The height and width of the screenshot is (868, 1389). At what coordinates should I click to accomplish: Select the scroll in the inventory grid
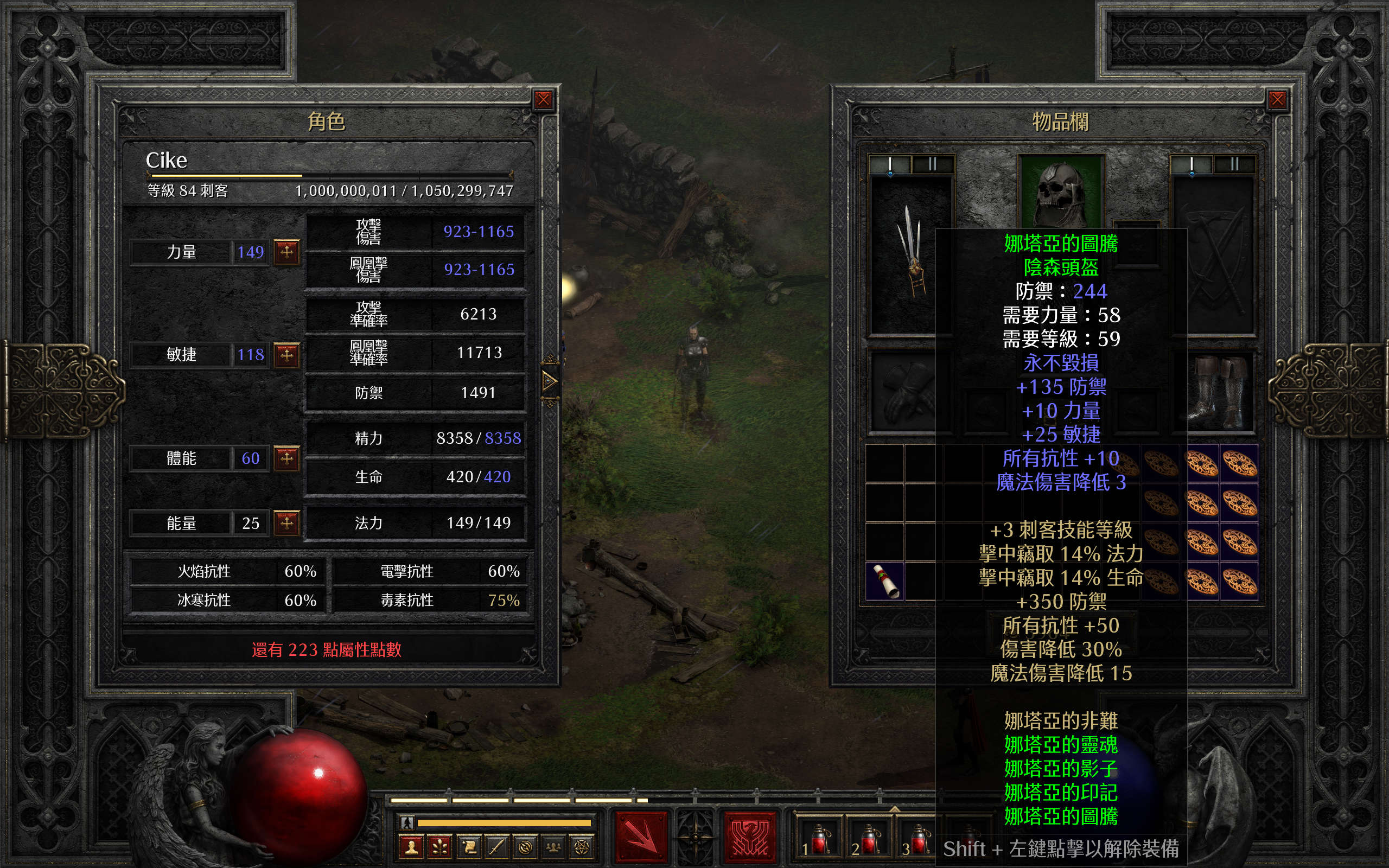884,581
